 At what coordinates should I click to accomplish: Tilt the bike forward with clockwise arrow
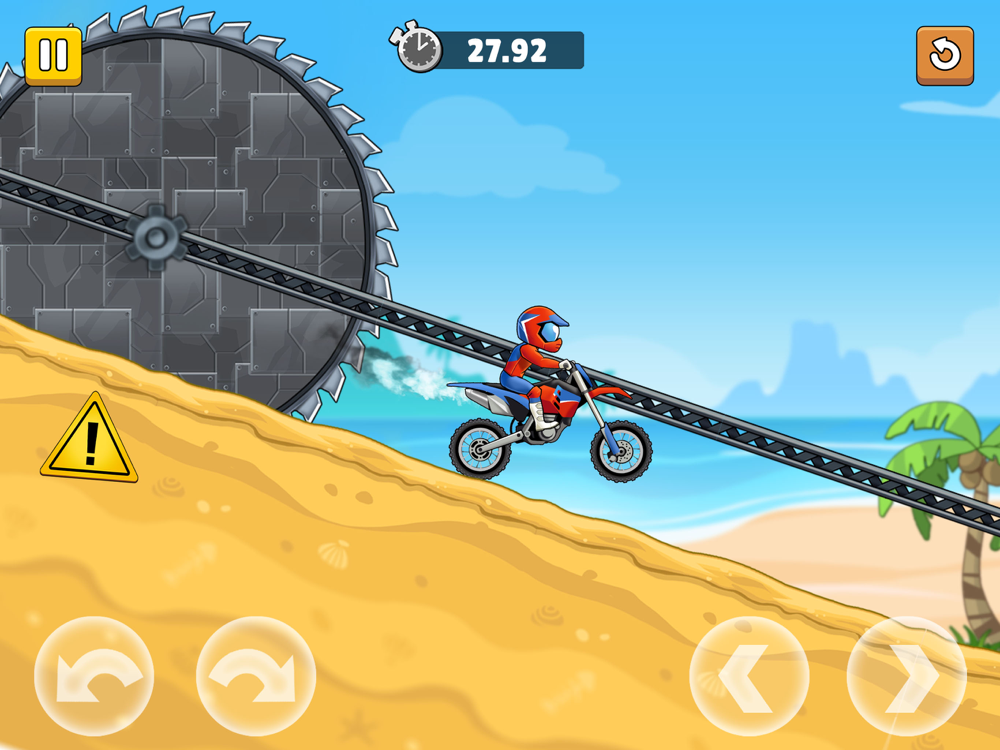click(x=256, y=677)
